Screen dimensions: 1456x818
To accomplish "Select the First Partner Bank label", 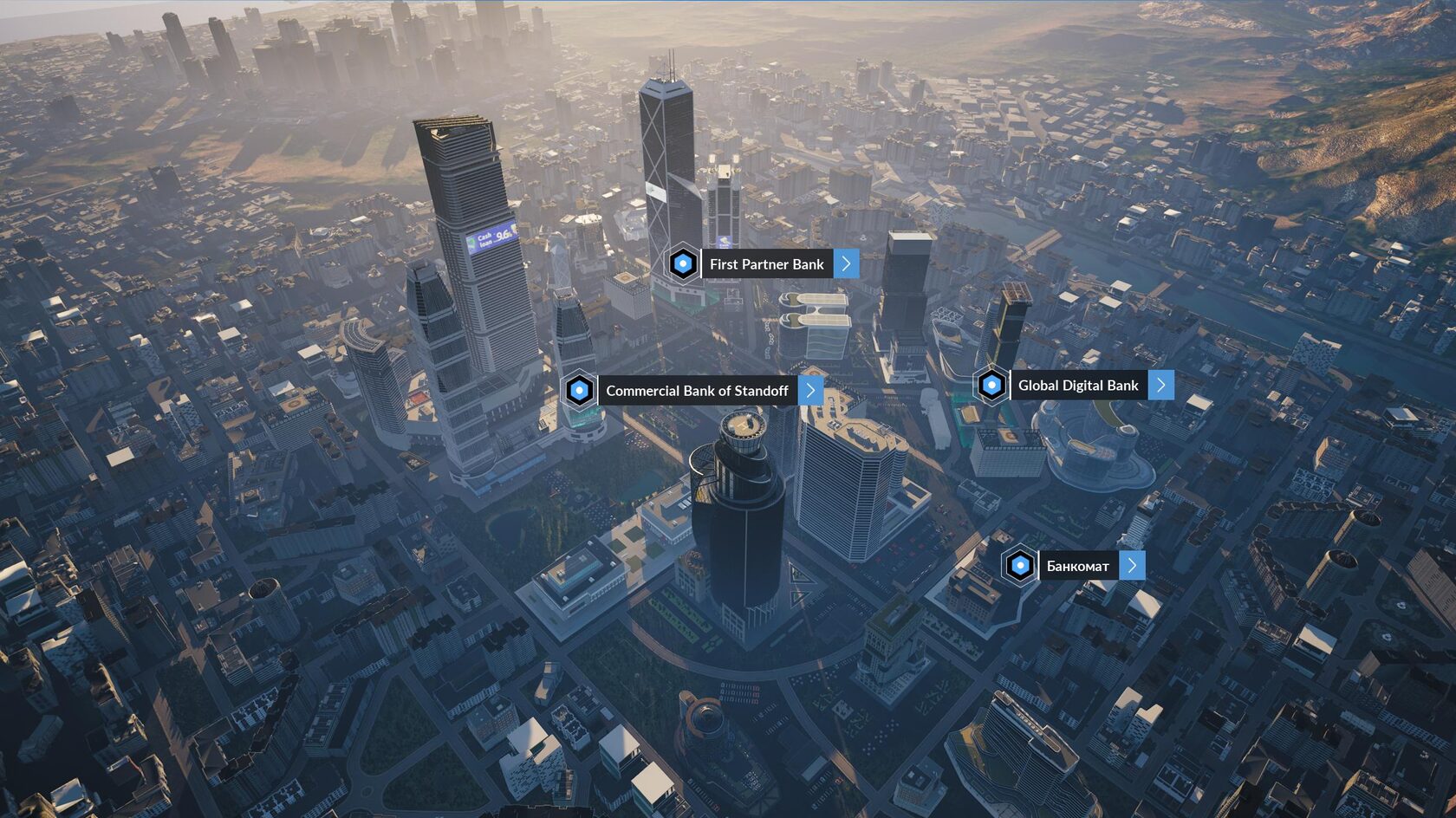I will coord(766,264).
